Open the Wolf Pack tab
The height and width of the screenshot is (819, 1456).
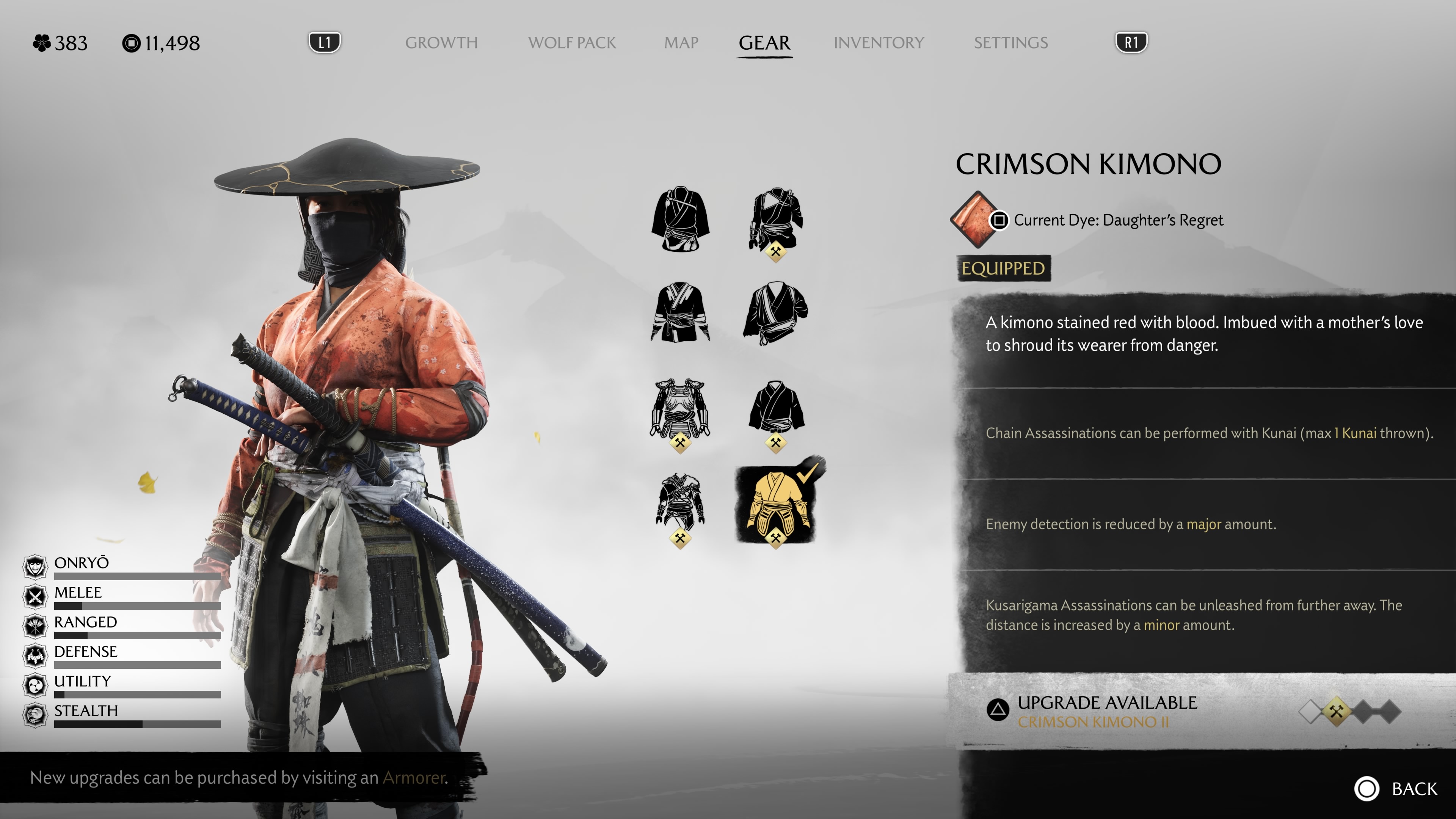571,43
